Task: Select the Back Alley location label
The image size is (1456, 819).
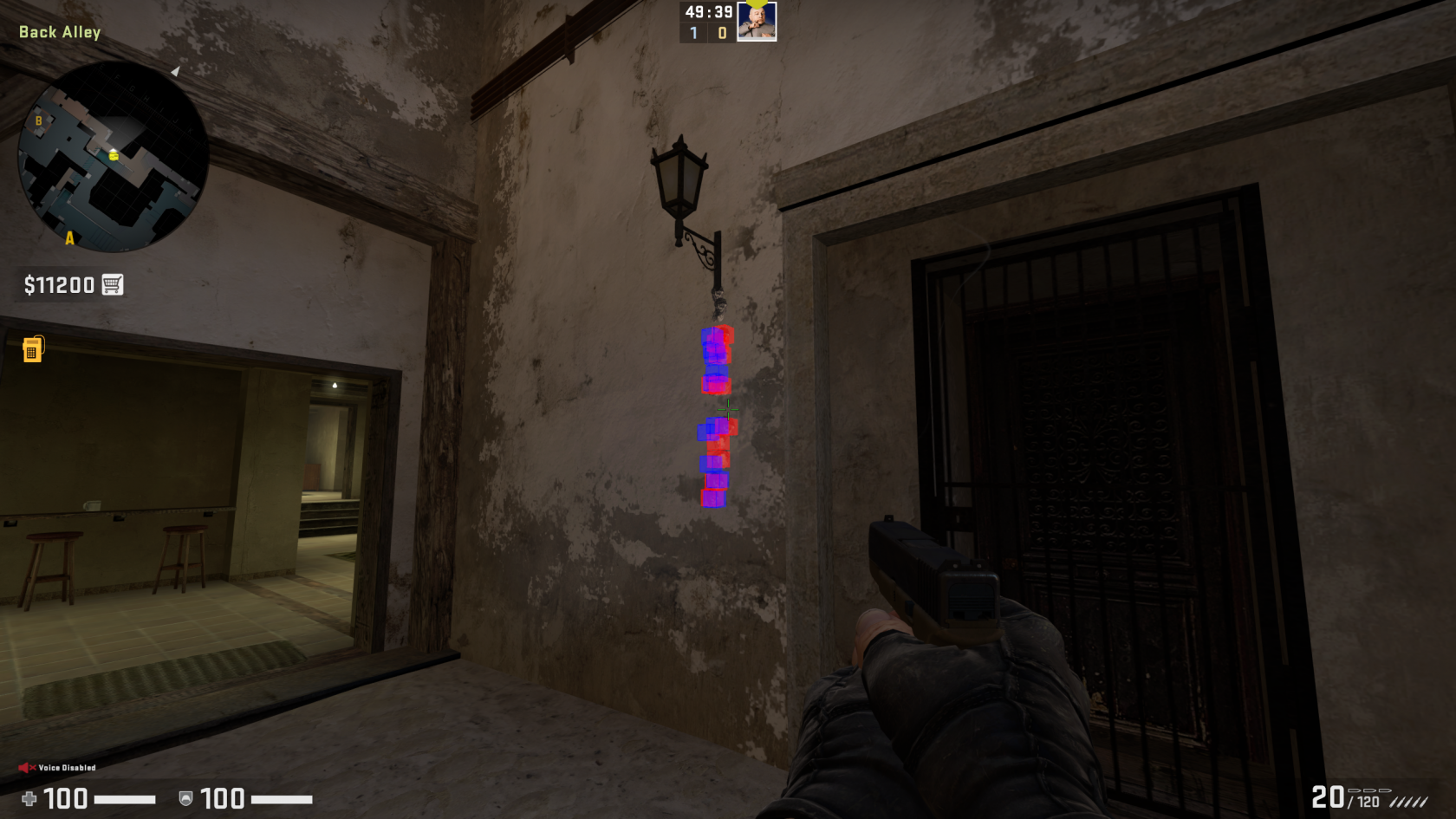Action: click(58, 31)
